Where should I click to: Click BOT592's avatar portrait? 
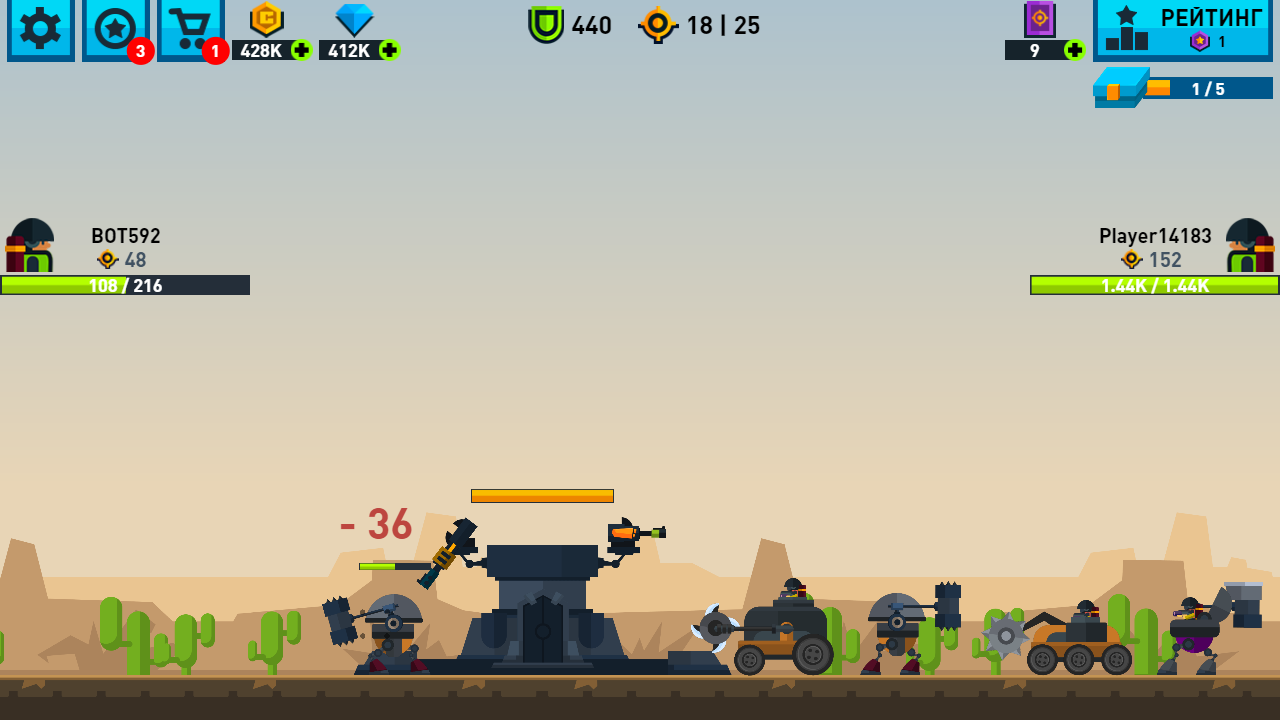click(30, 245)
